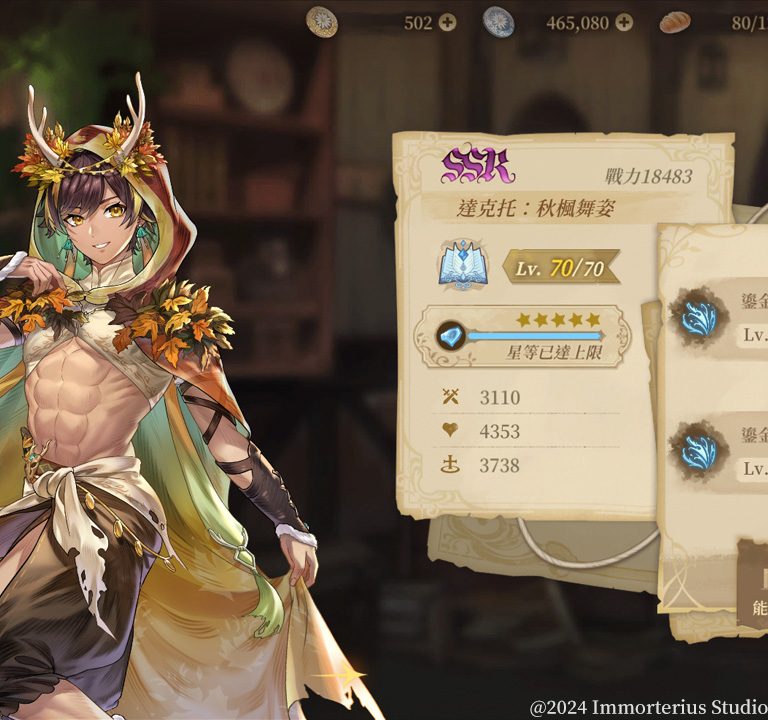
Task: Tap the SSR rarity badge
Action: tap(478, 167)
